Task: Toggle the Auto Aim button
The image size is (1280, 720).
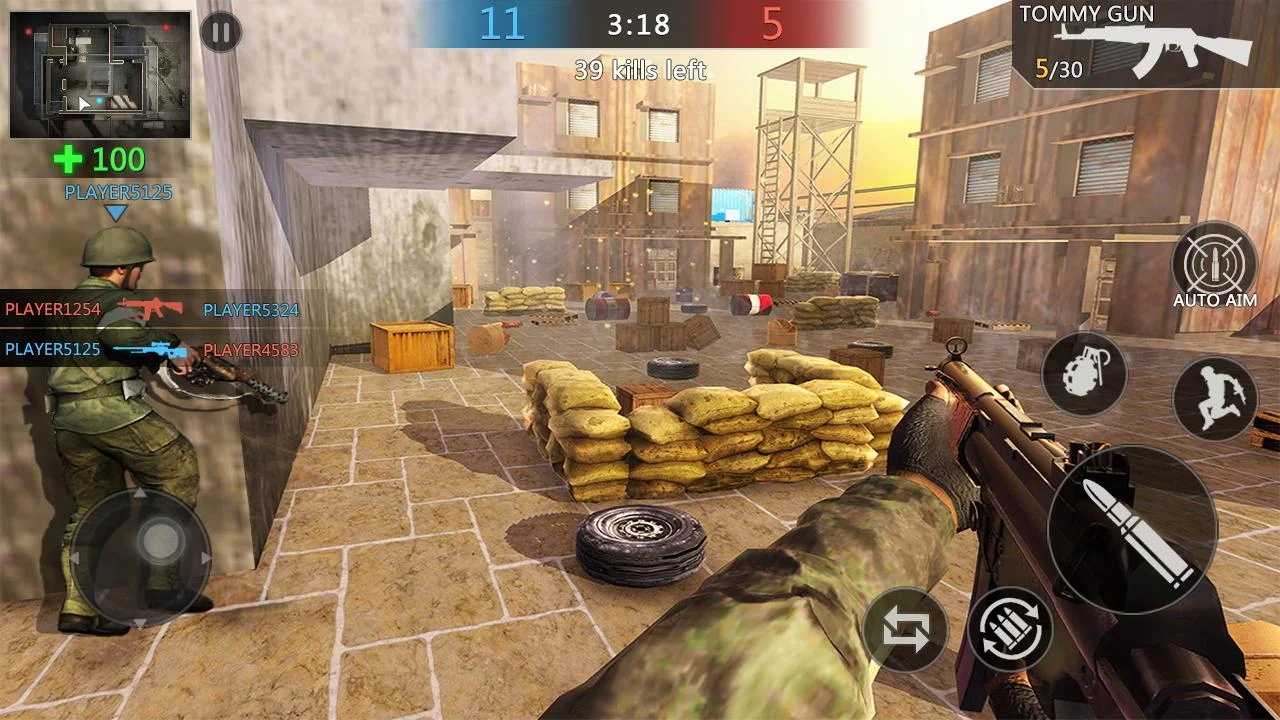Action: click(1214, 266)
